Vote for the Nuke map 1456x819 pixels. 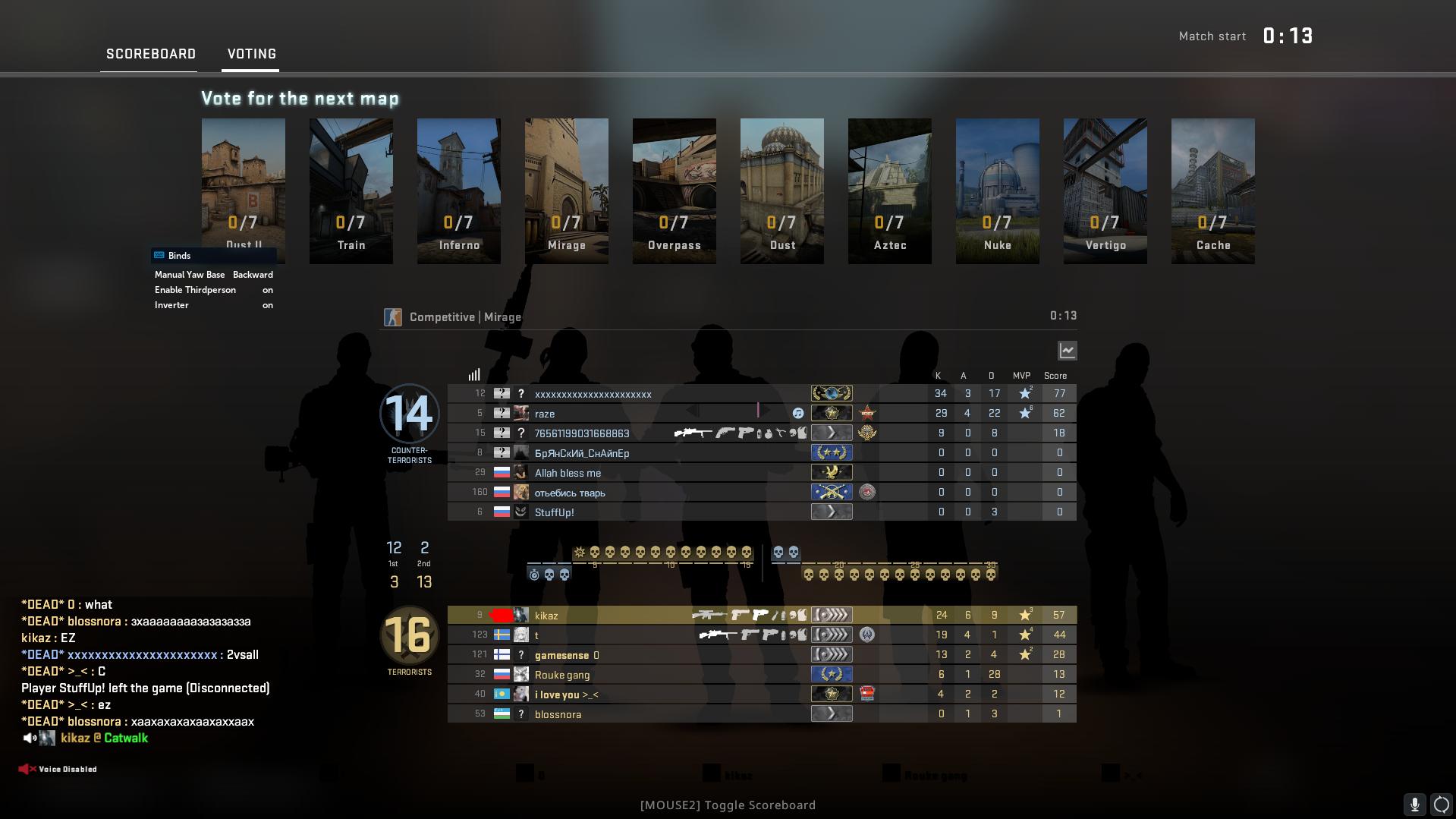pyautogui.click(x=997, y=190)
